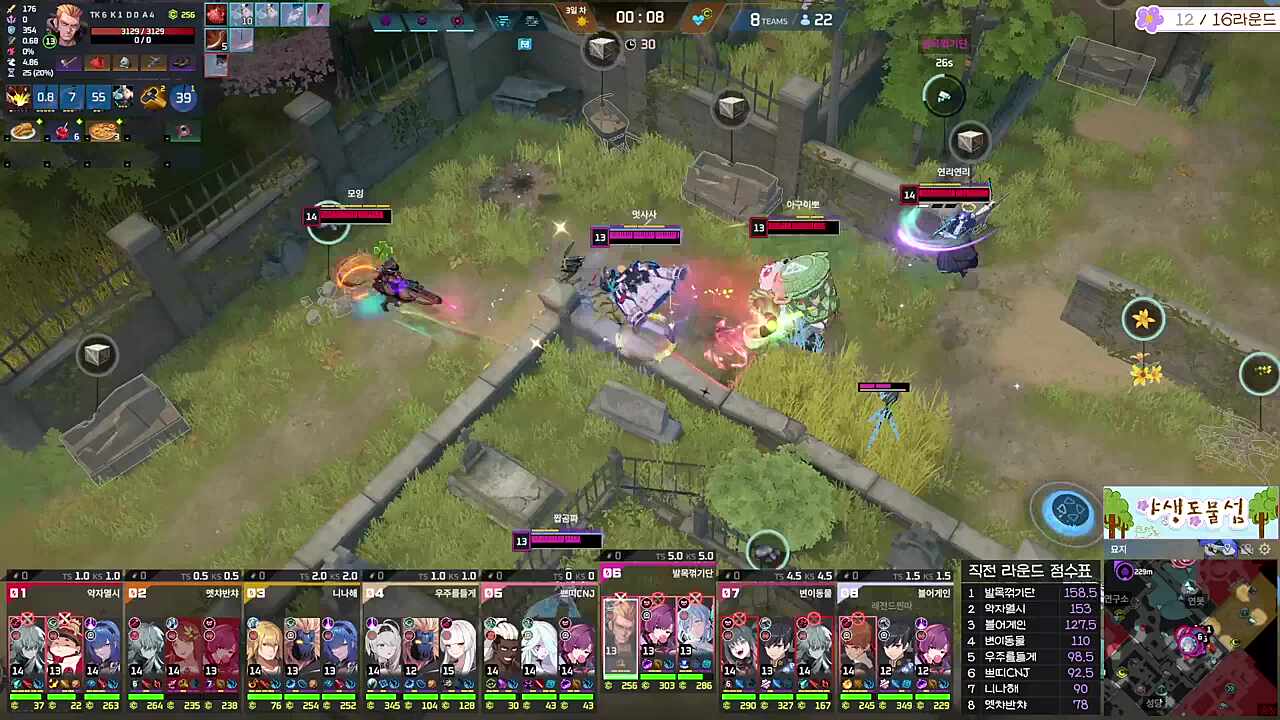This screenshot has width=1280, height=720.
Task: Click the gear settings icon above the minimap
Action: pyautogui.click(x=1265, y=549)
